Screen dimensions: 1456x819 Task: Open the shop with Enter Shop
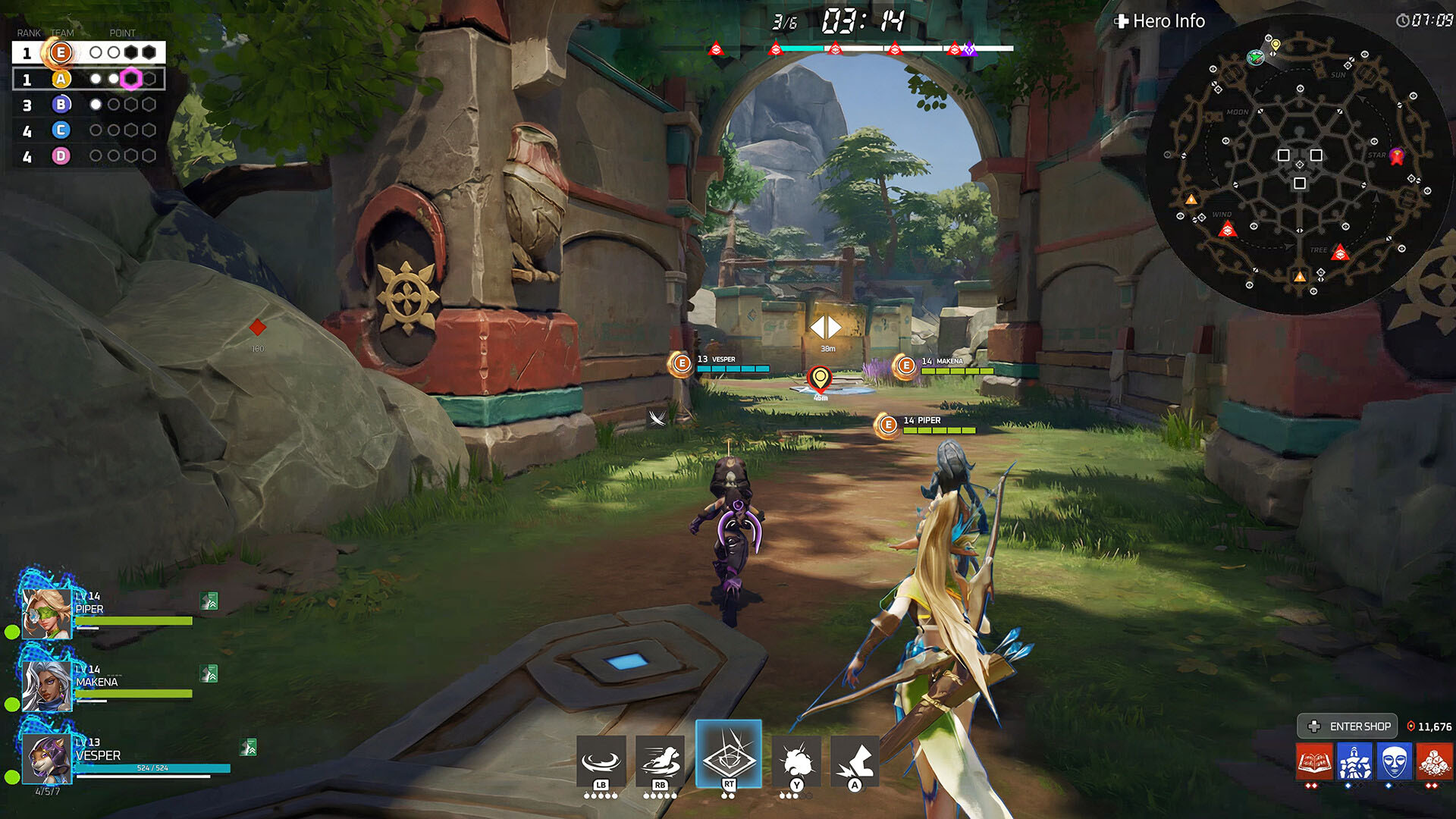(x=1348, y=726)
